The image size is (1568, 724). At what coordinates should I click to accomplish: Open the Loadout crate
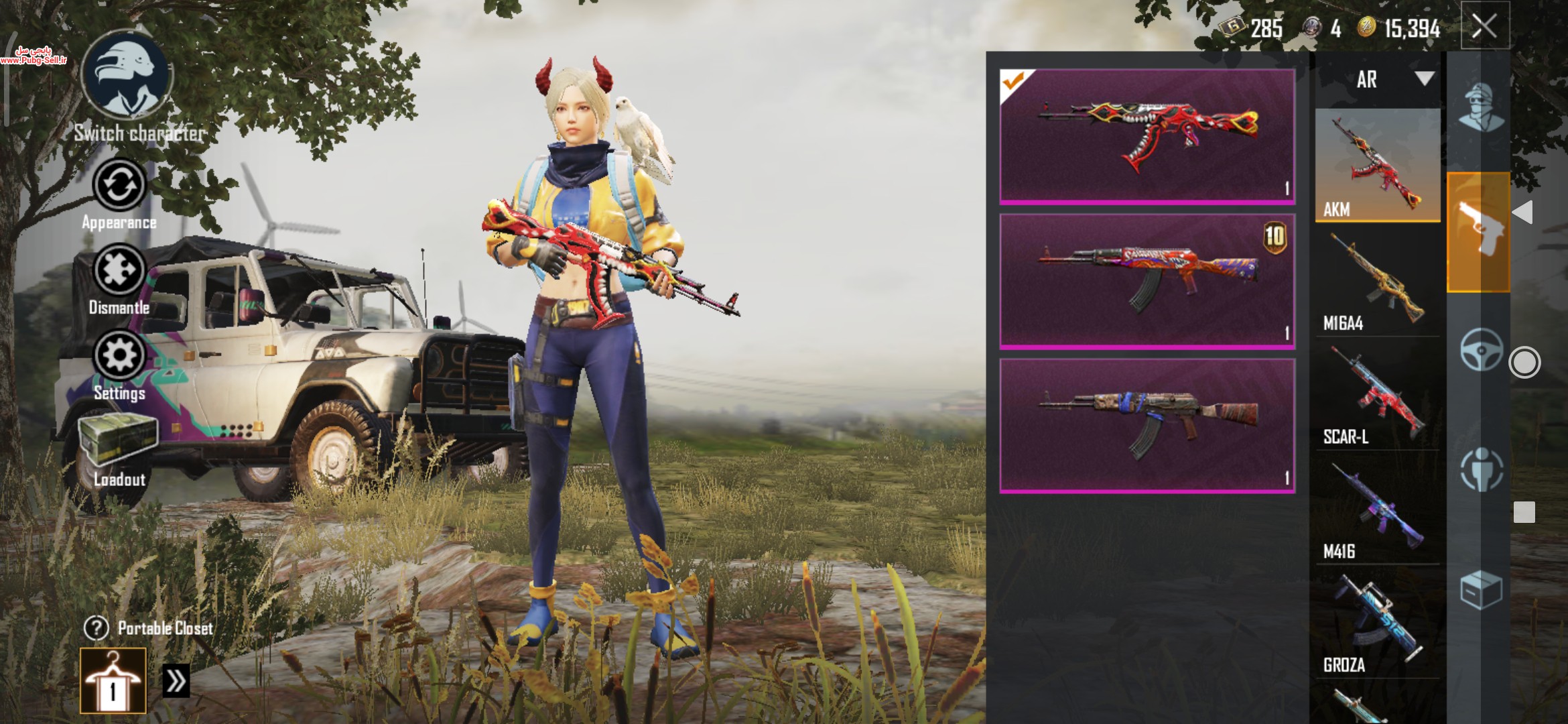tap(119, 440)
